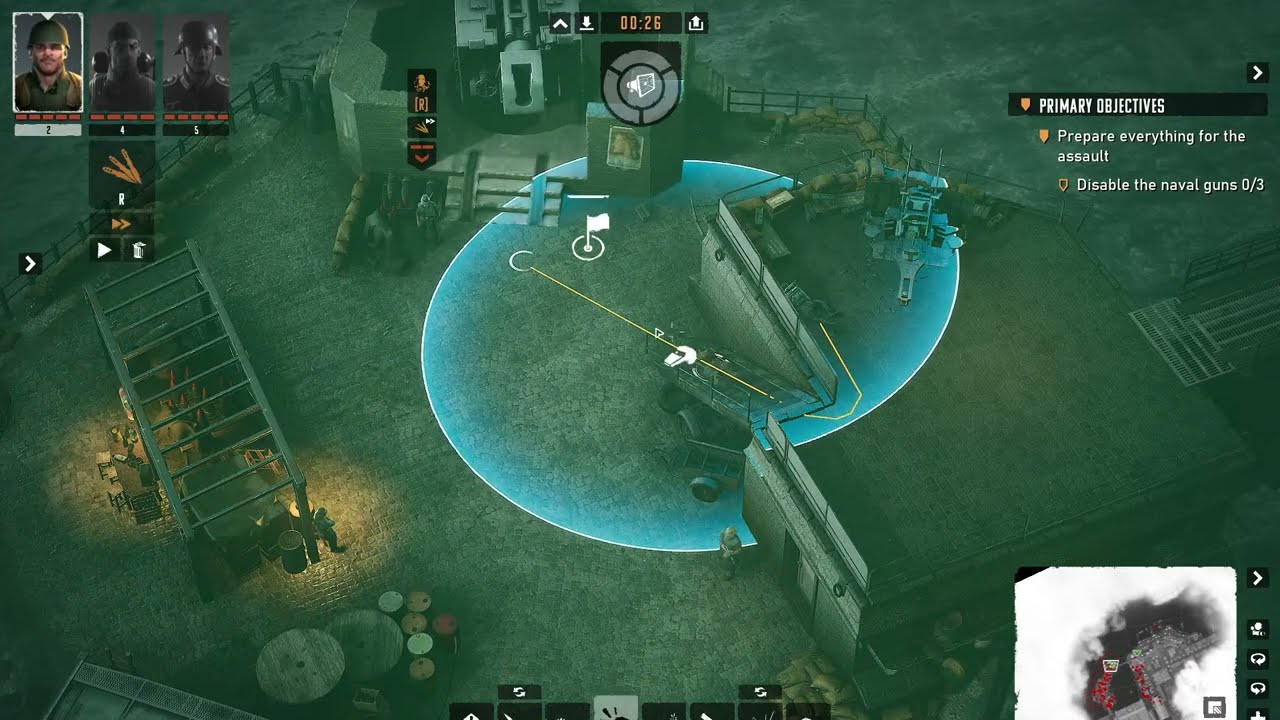Click the character focus icon beside the minimap
The width and height of the screenshot is (1280, 720).
[x=1257, y=629]
